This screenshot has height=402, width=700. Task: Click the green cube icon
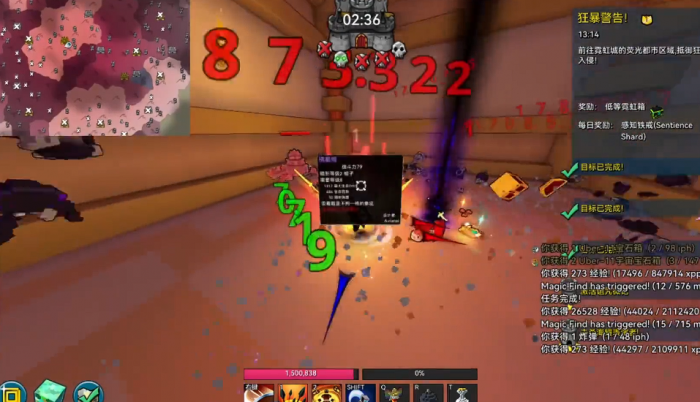49,391
